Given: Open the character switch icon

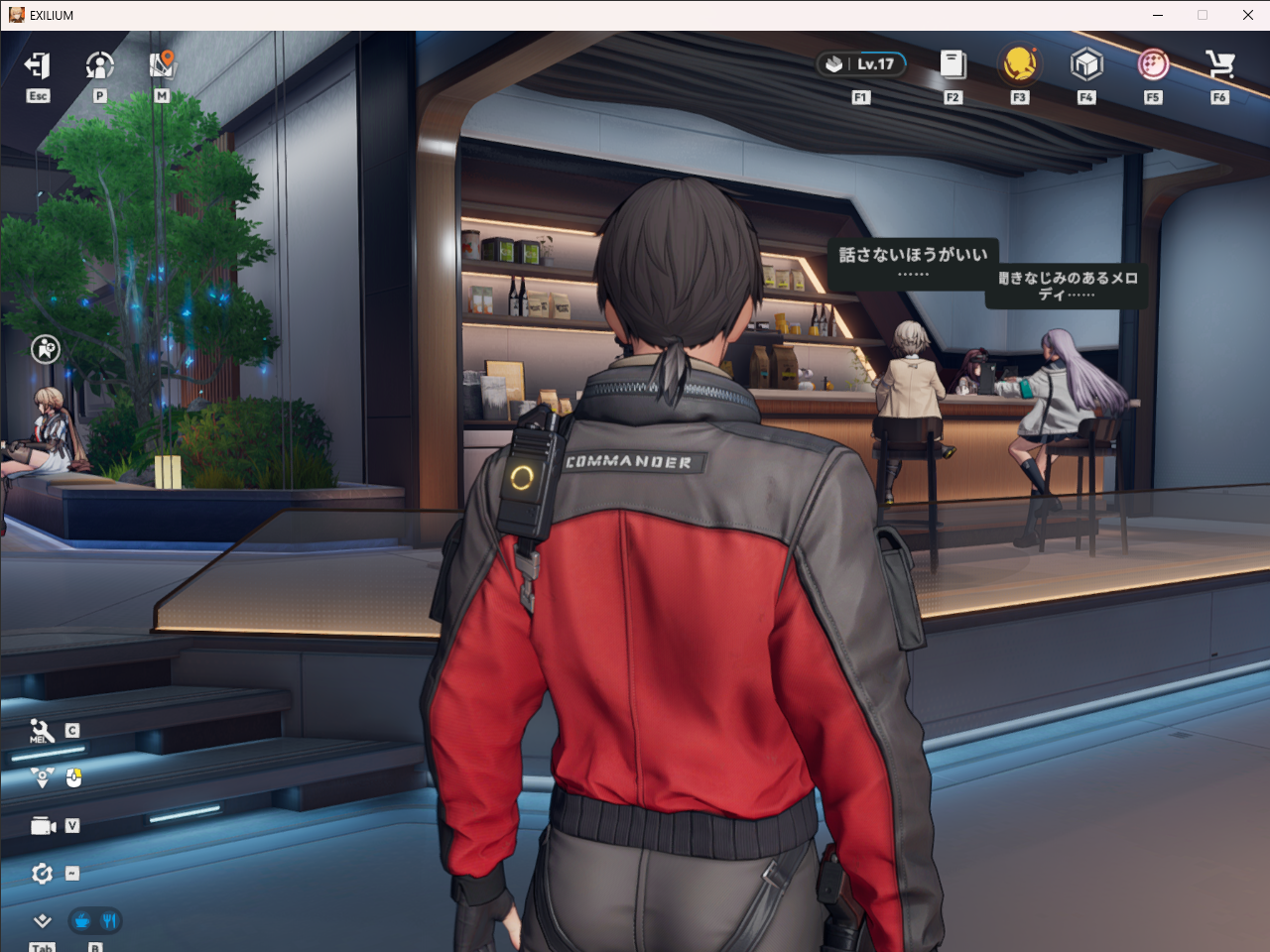Looking at the screenshot, I should pyautogui.click(x=99, y=65).
